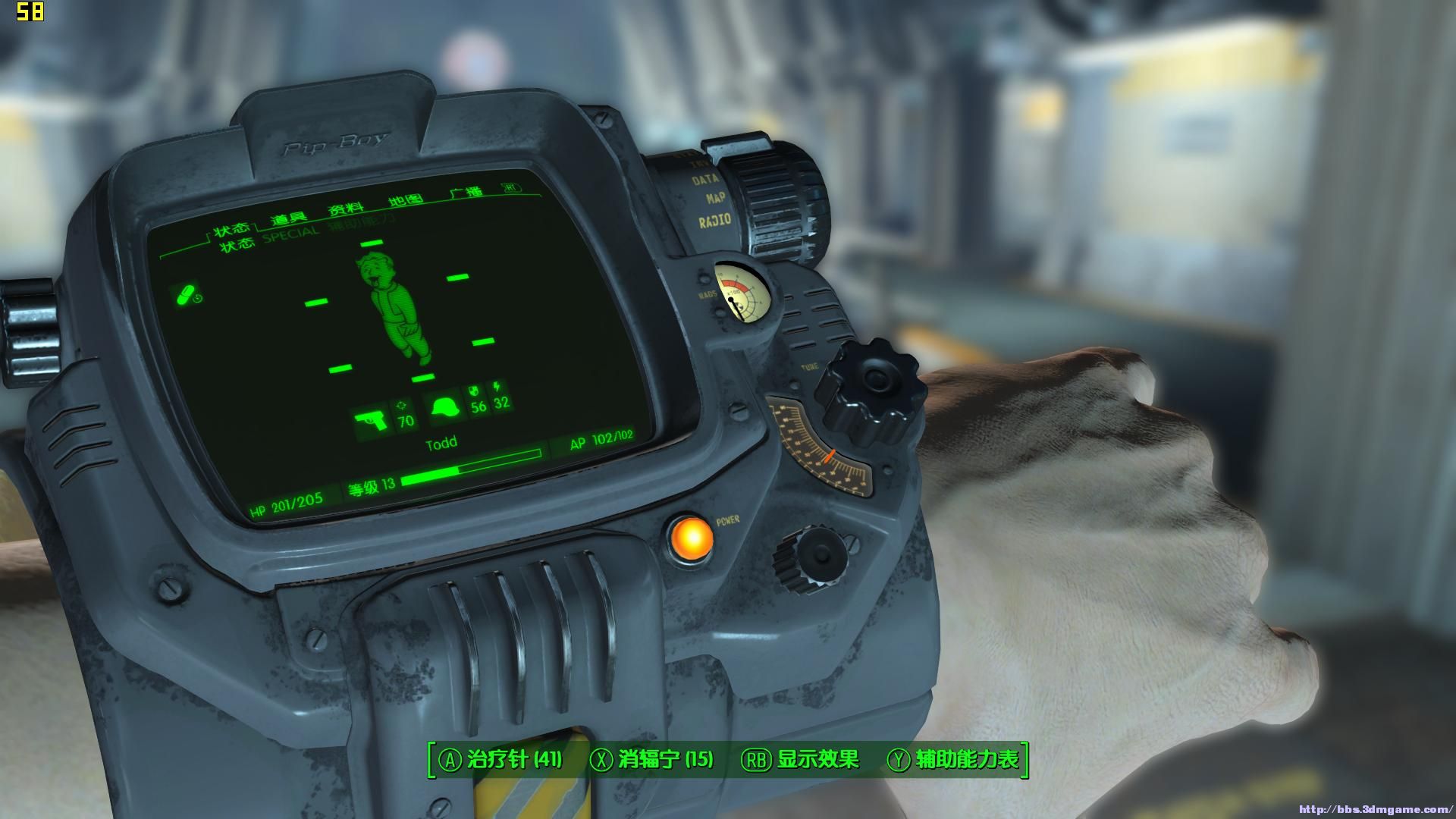The image size is (1456, 819).
Task: Use a 消辐宁 (RadAway)
Action: 652,760
